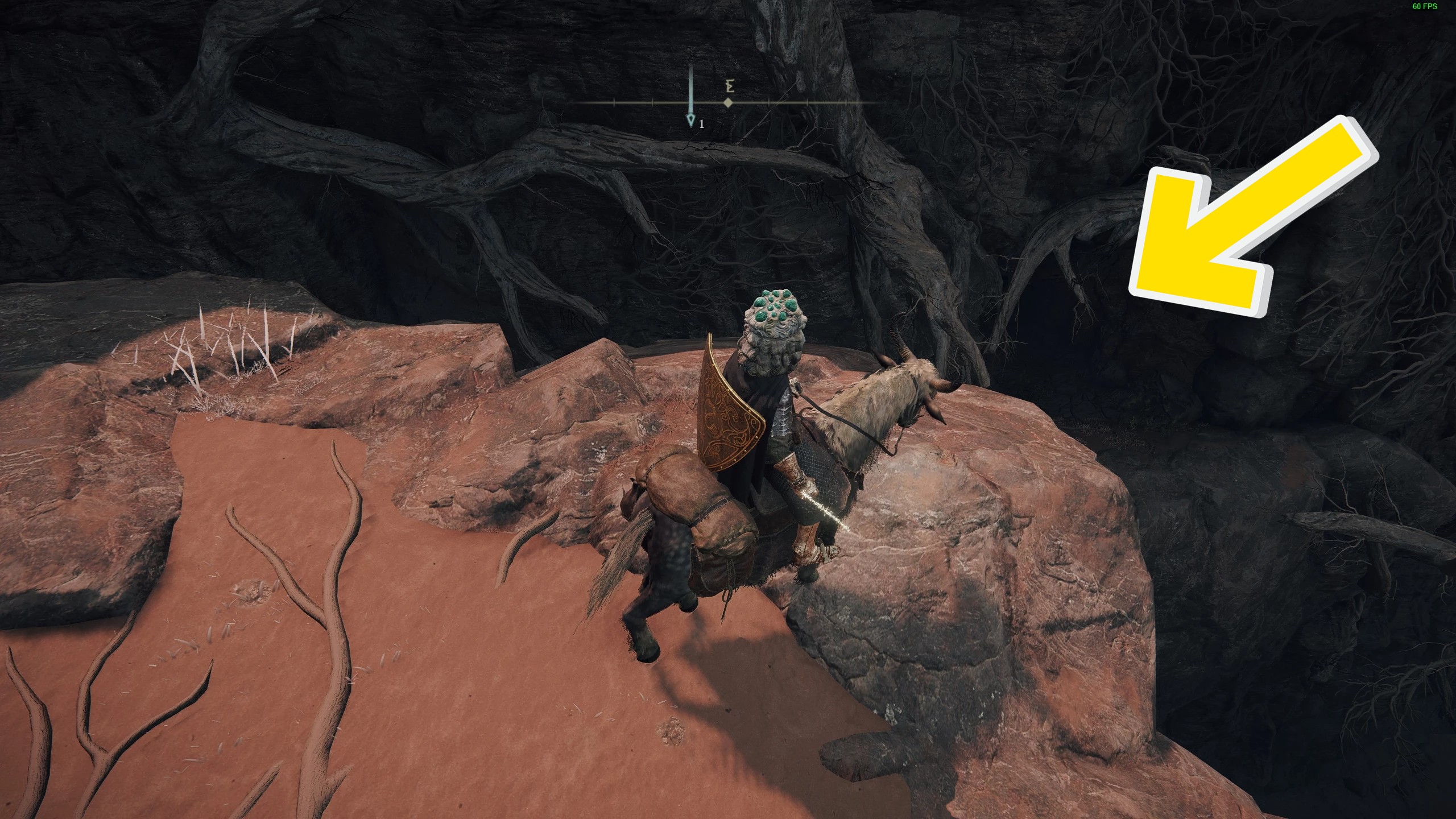The image size is (1456, 819).
Task: Click the blue beacon marker on the compass
Action: (x=691, y=119)
